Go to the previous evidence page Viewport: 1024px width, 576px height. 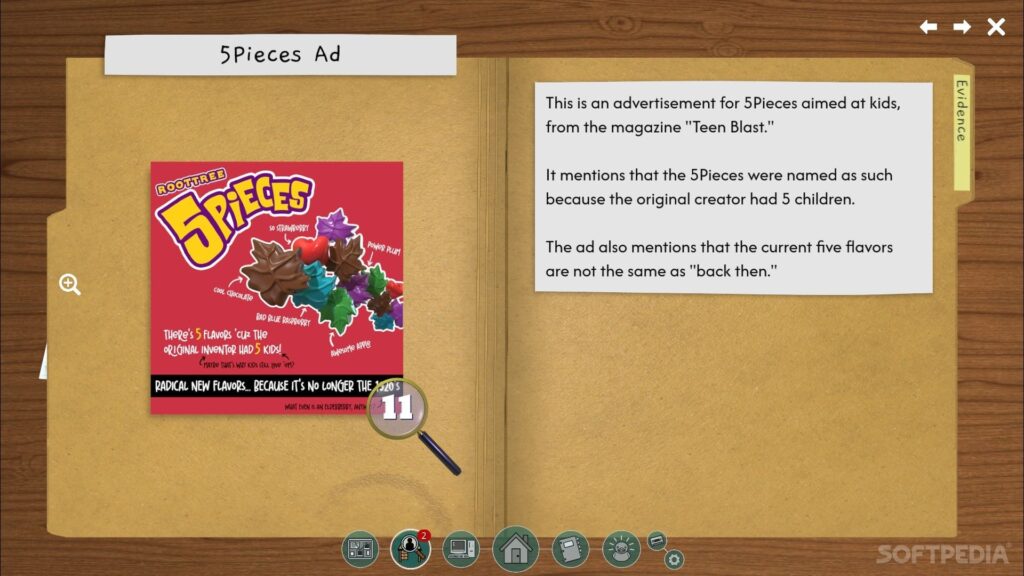(x=929, y=27)
